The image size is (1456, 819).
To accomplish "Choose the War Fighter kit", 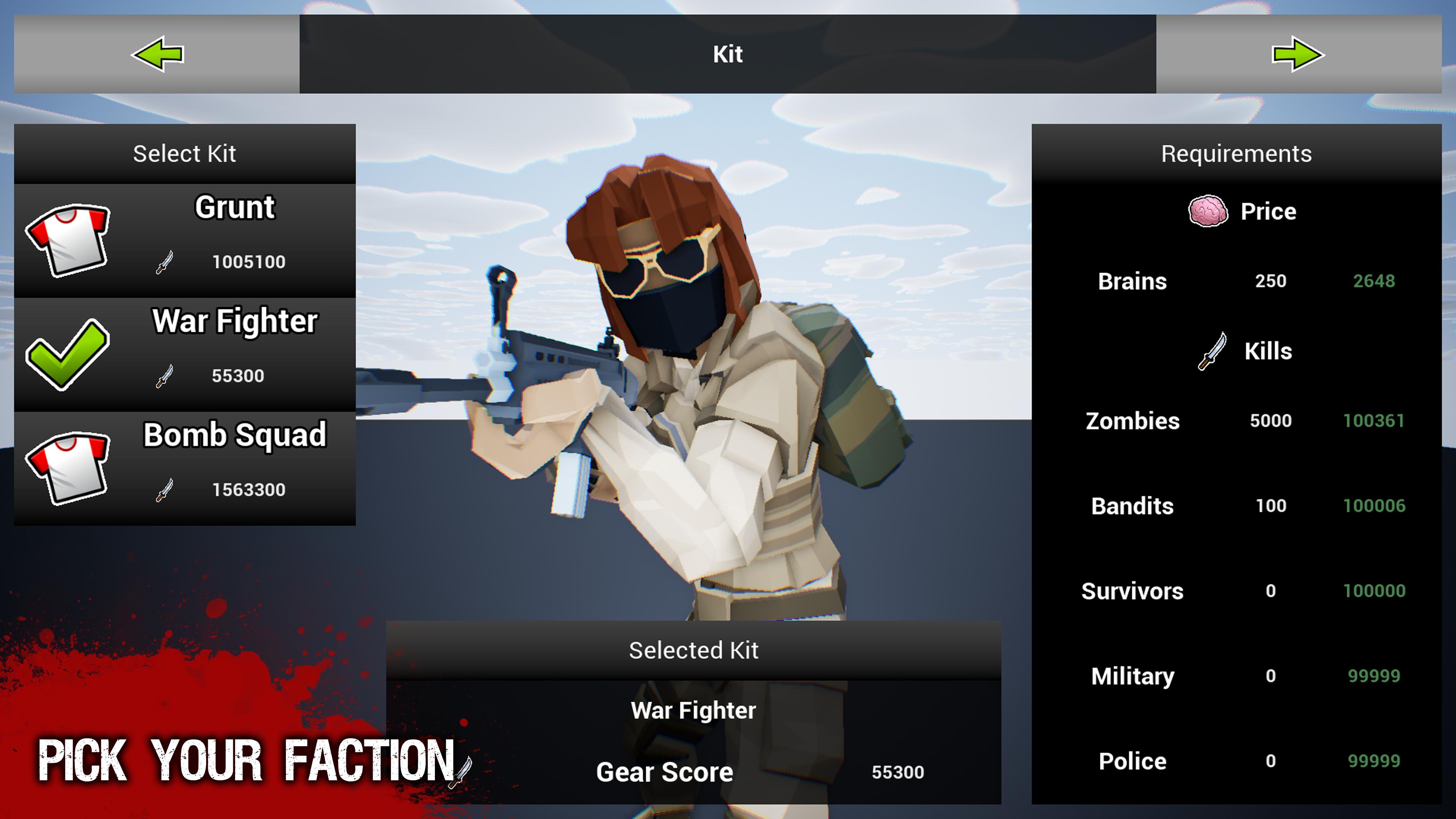I will point(185,355).
